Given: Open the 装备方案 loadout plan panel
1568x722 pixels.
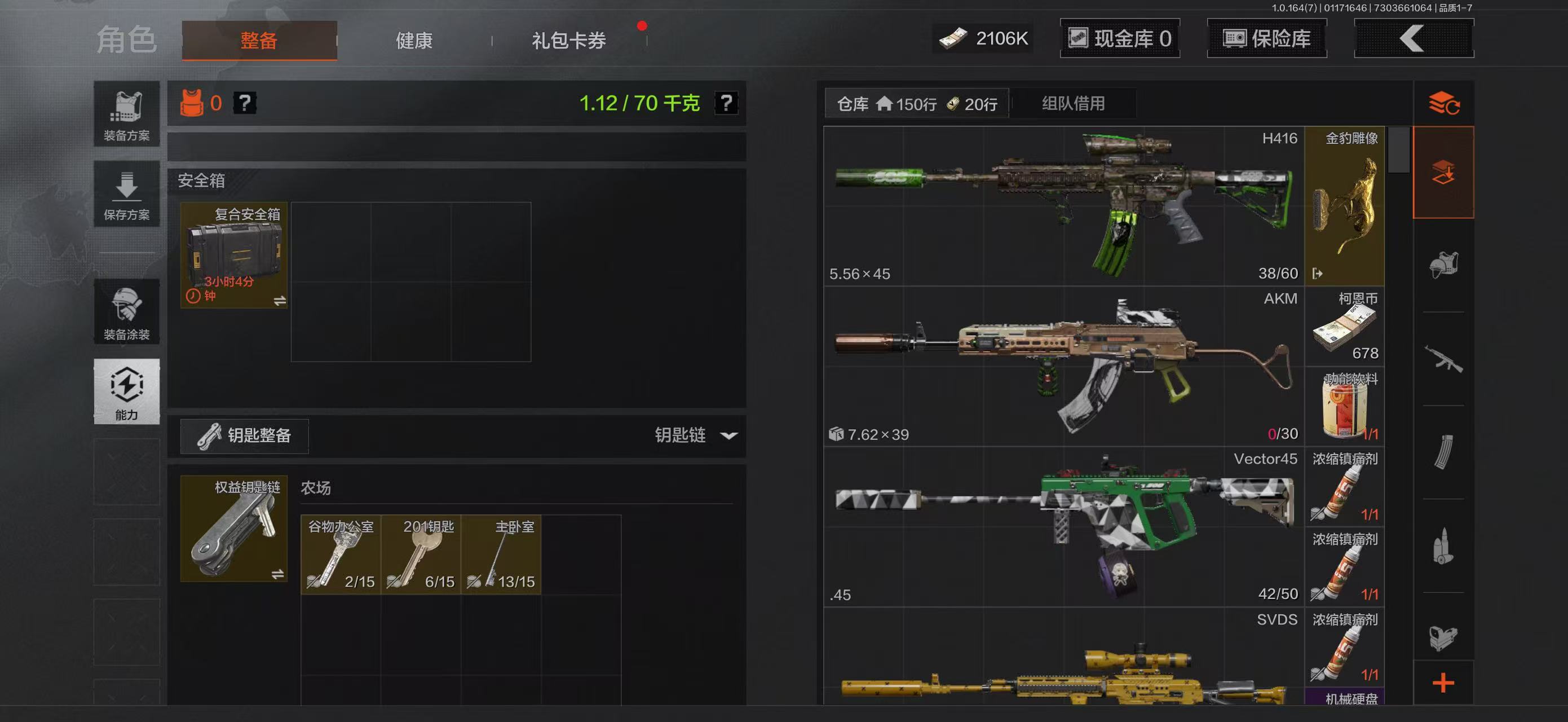Looking at the screenshot, I should pos(127,115).
